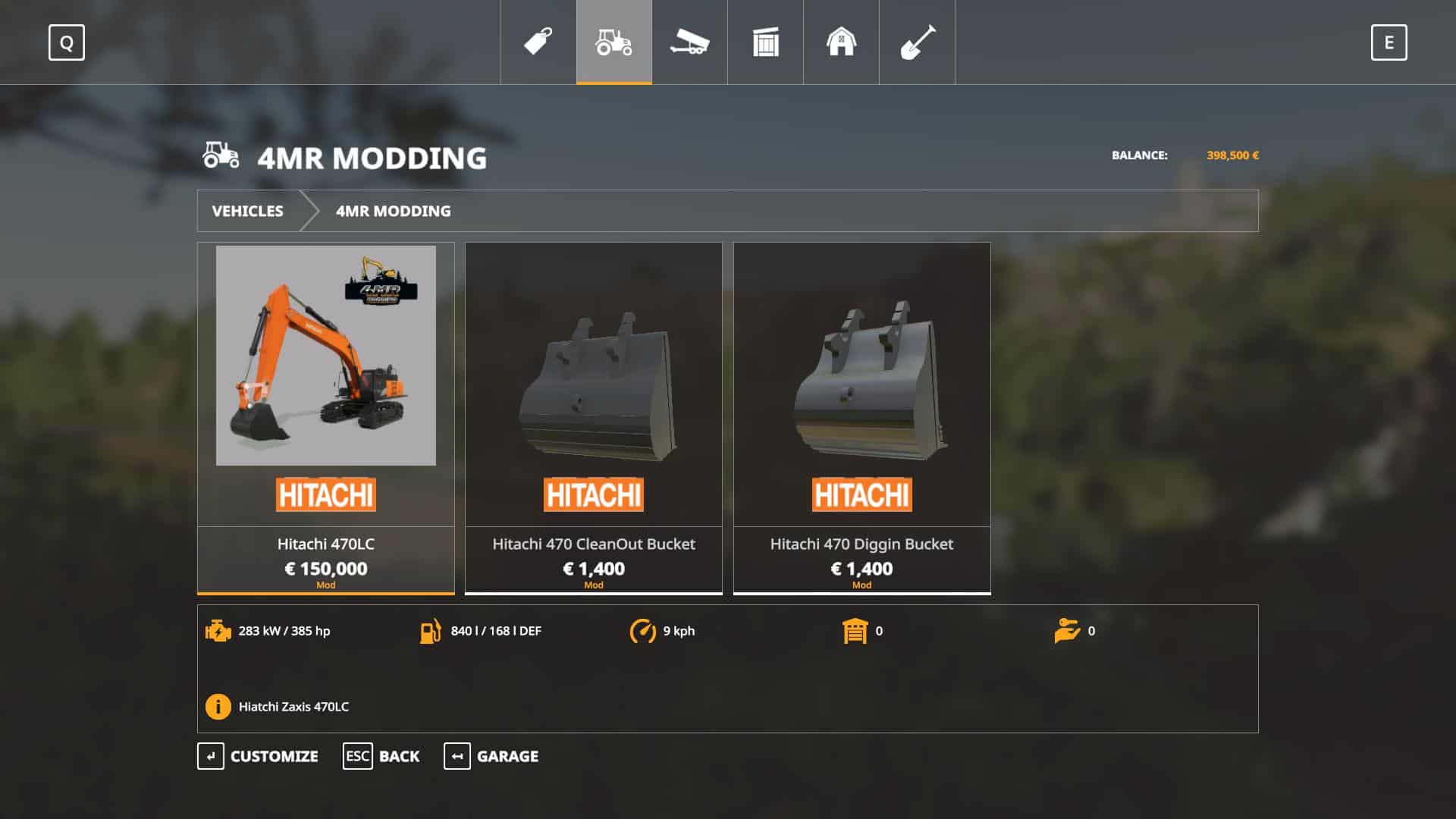Go back to the Vehicles breadcrumb
Viewport: 1456px width, 819px height.
coord(247,211)
